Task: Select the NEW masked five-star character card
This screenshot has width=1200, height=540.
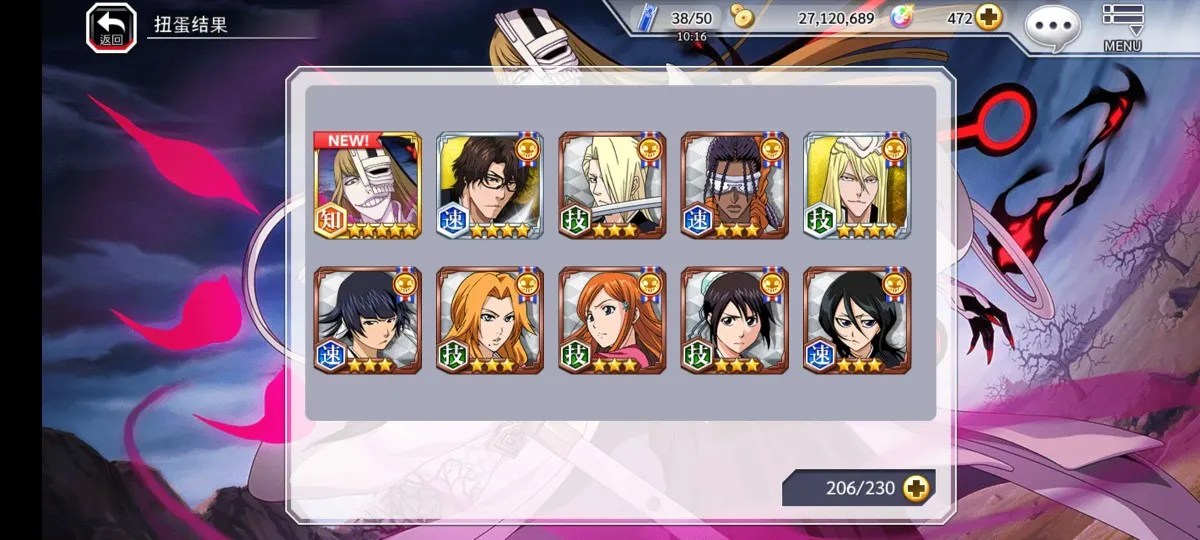Action: click(x=368, y=186)
